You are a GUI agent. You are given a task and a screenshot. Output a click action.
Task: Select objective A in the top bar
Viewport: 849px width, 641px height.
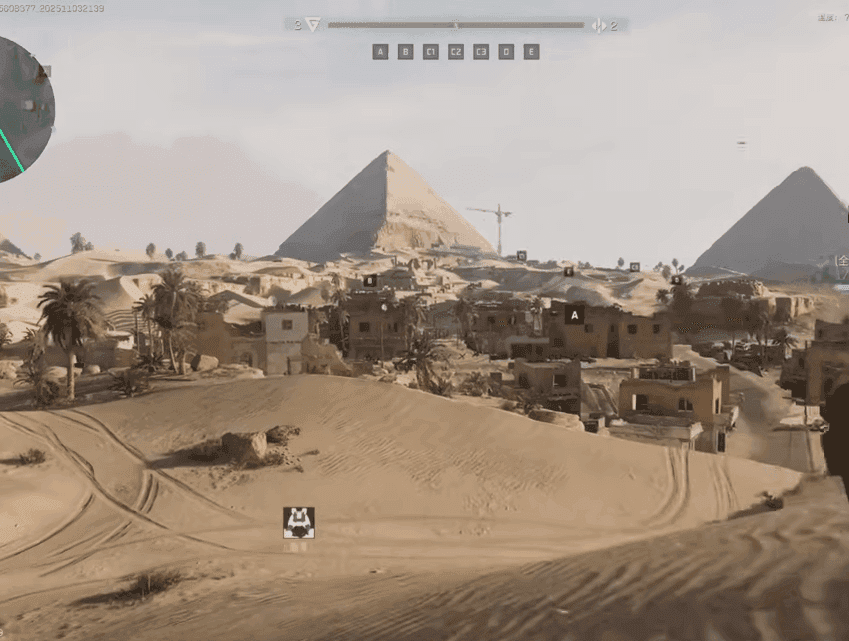pyautogui.click(x=380, y=52)
